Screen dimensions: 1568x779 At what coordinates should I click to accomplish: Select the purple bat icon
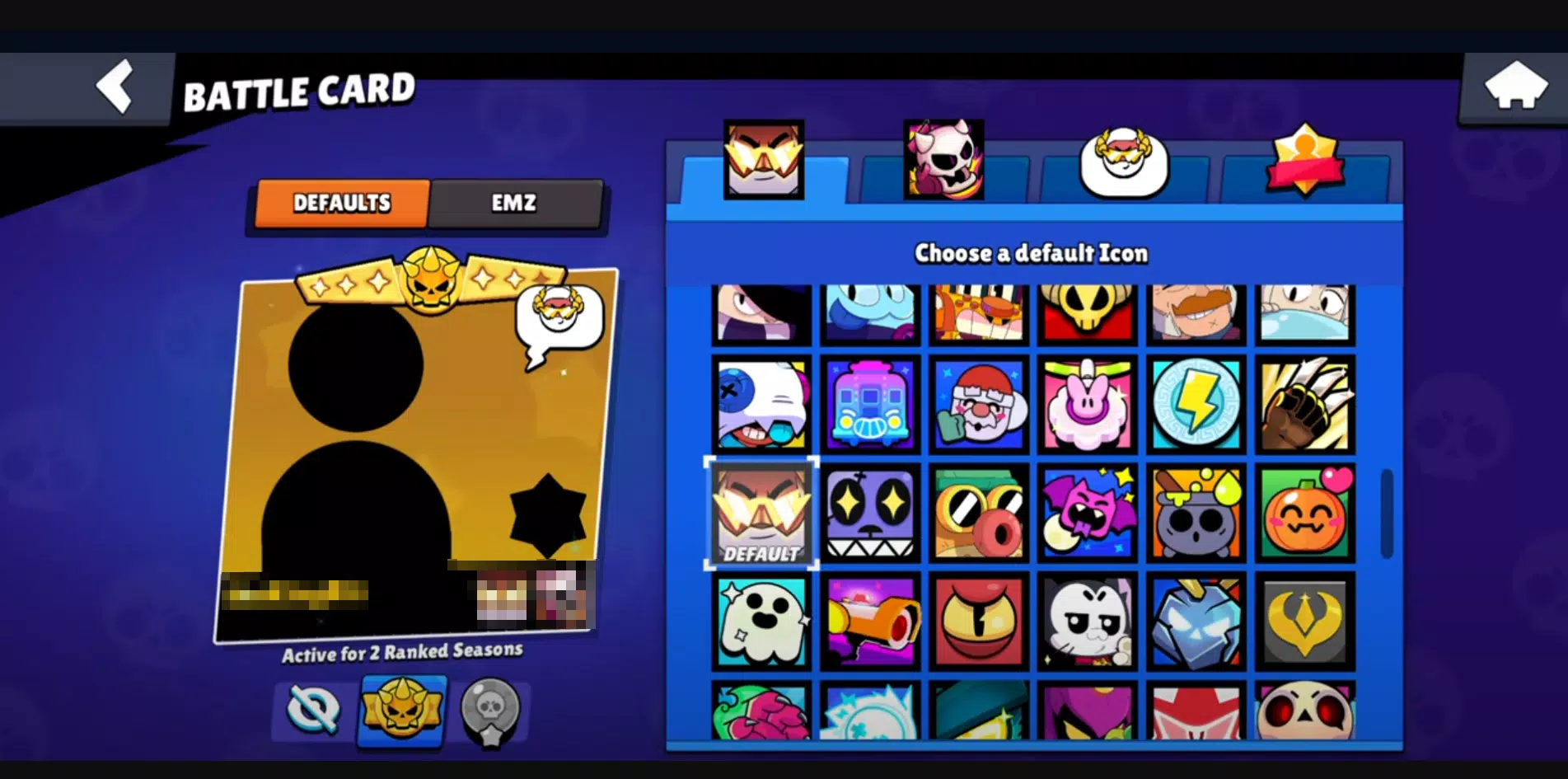coord(1087,511)
